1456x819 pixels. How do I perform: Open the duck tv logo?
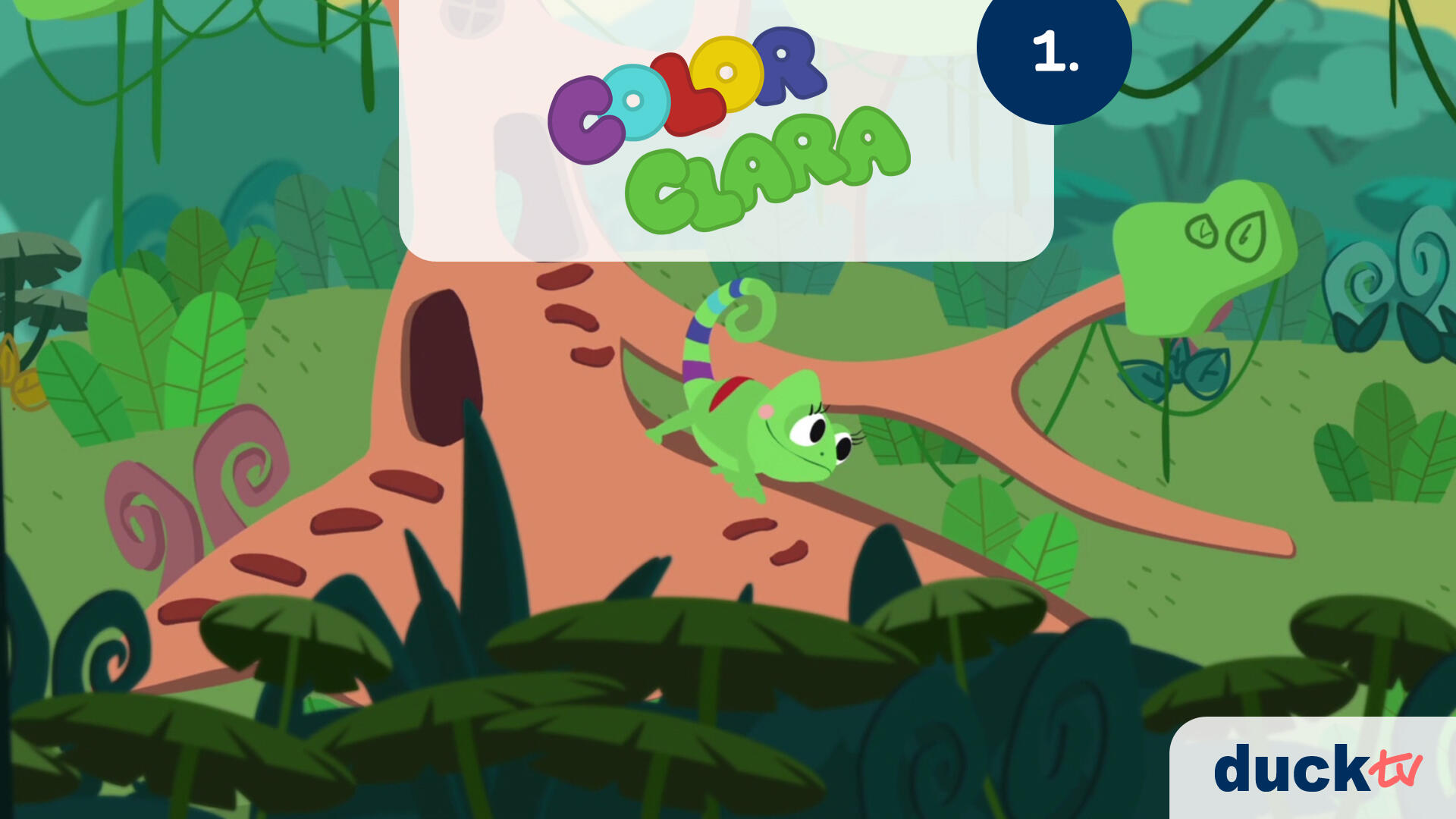(x=1317, y=769)
